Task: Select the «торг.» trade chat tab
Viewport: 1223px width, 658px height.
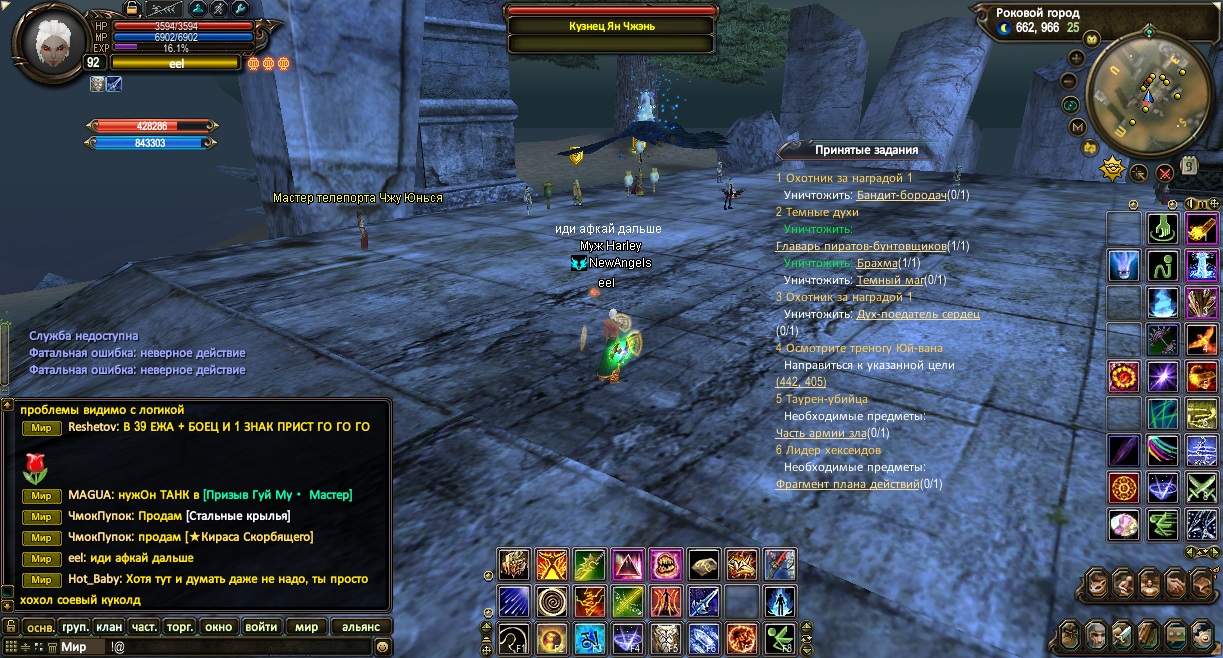Action: (180, 627)
